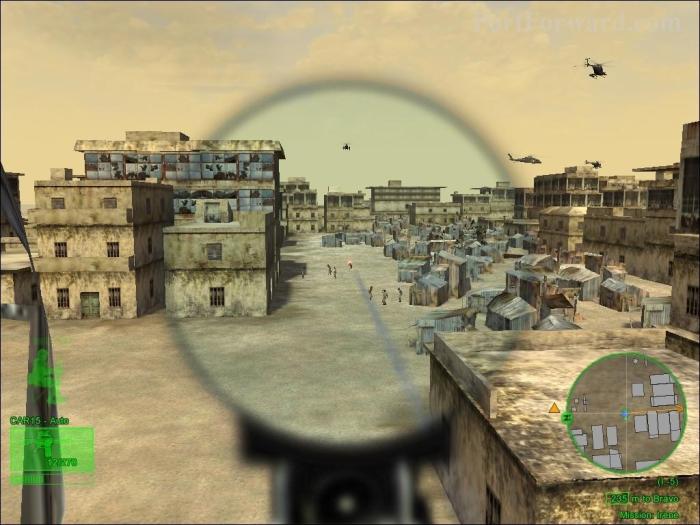Click the circular minimap
The width and height of the screenshot is (700, 525).
click(x=626, y=412)
